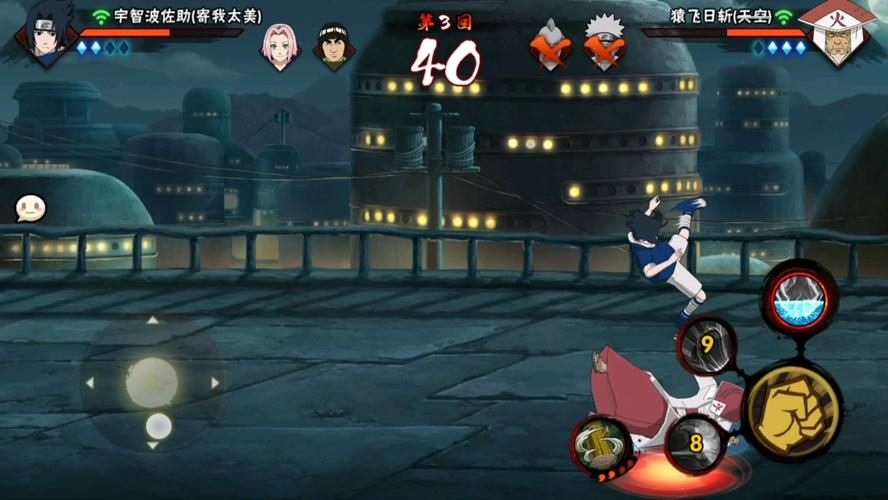Open the chat emote speech bubble
Screen dimensions: 888x500
[x=31, y=208]
